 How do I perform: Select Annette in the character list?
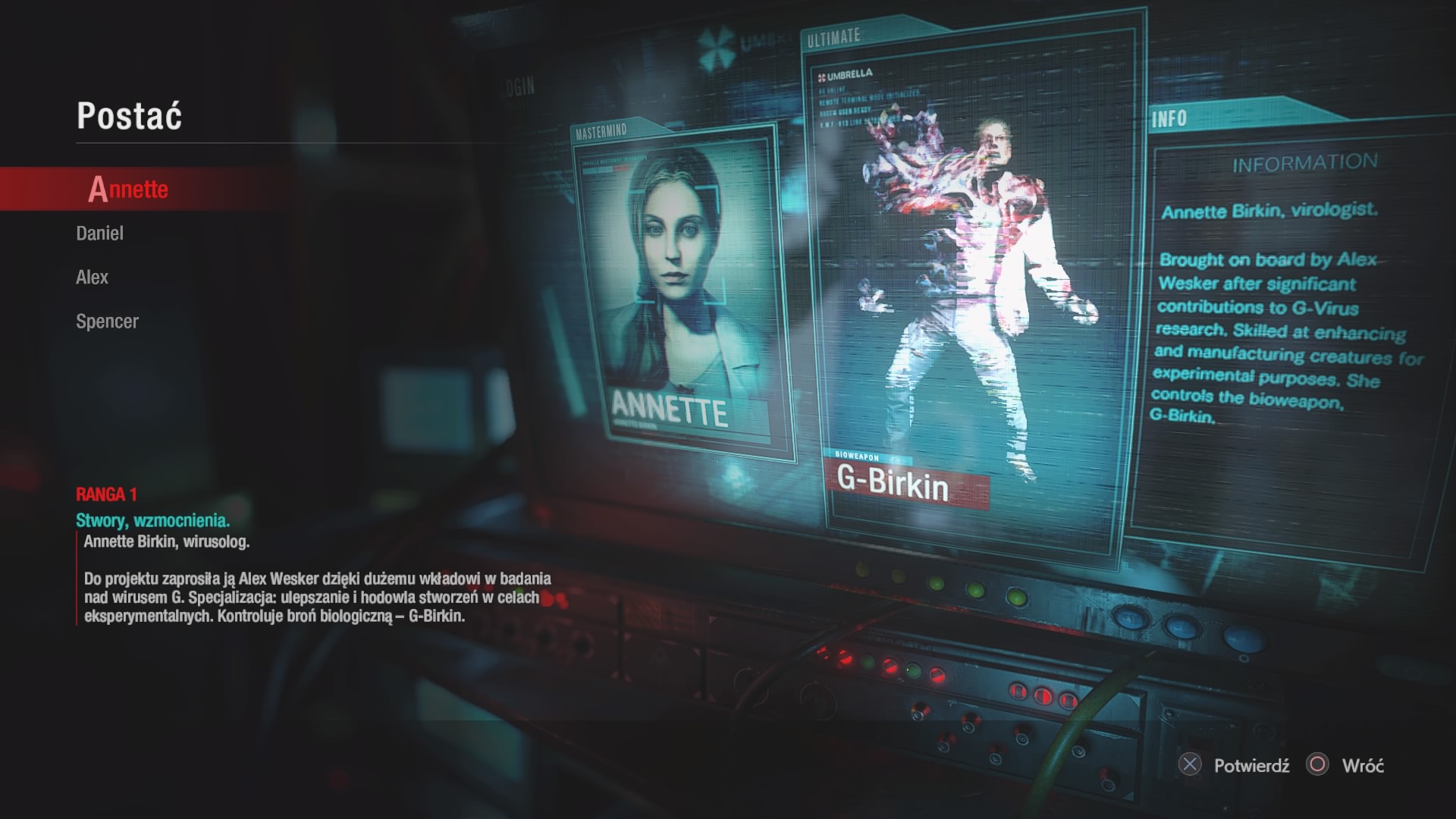coord(128,189)
